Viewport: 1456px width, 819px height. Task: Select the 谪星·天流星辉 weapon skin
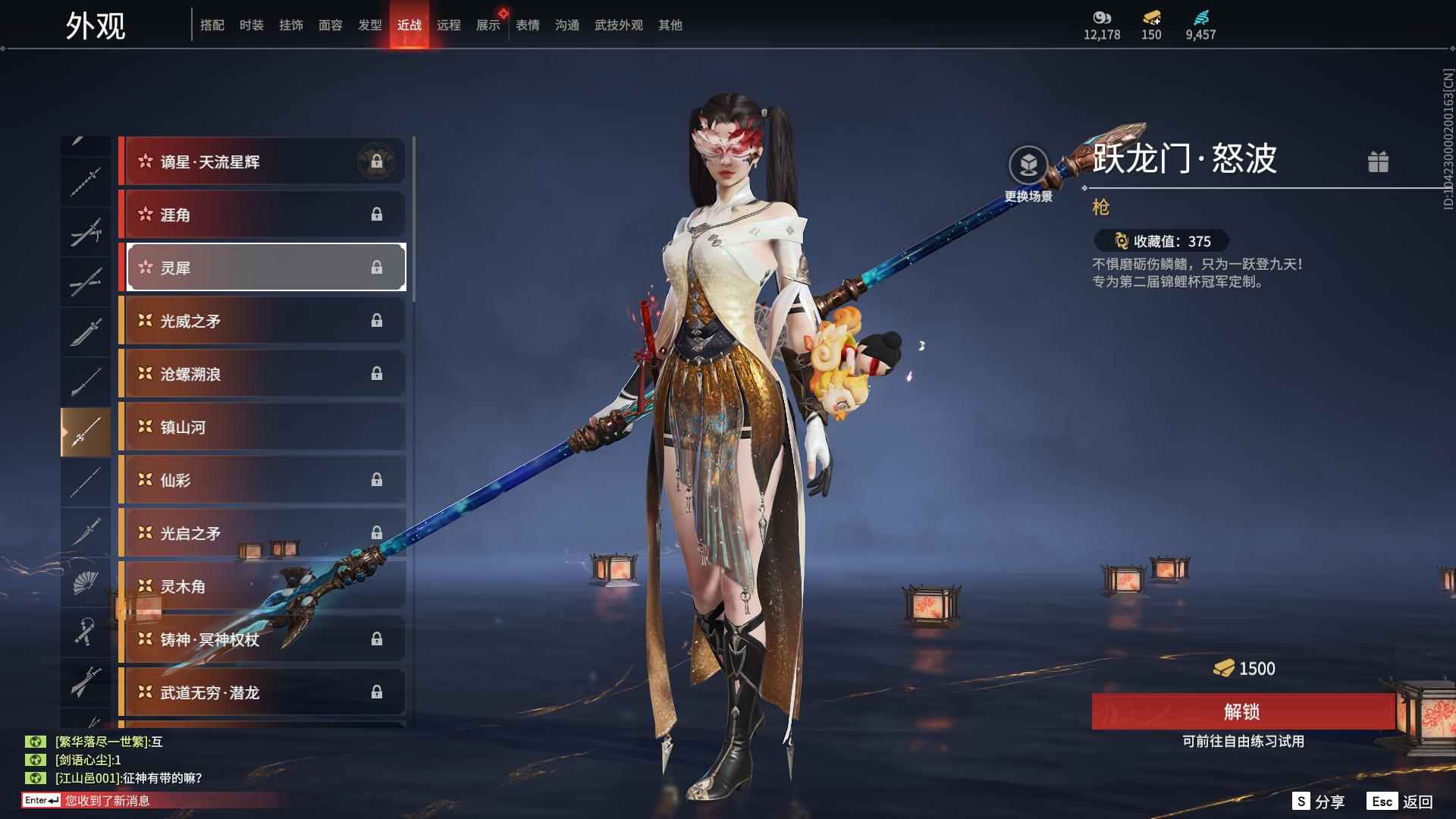click(262, 162)
